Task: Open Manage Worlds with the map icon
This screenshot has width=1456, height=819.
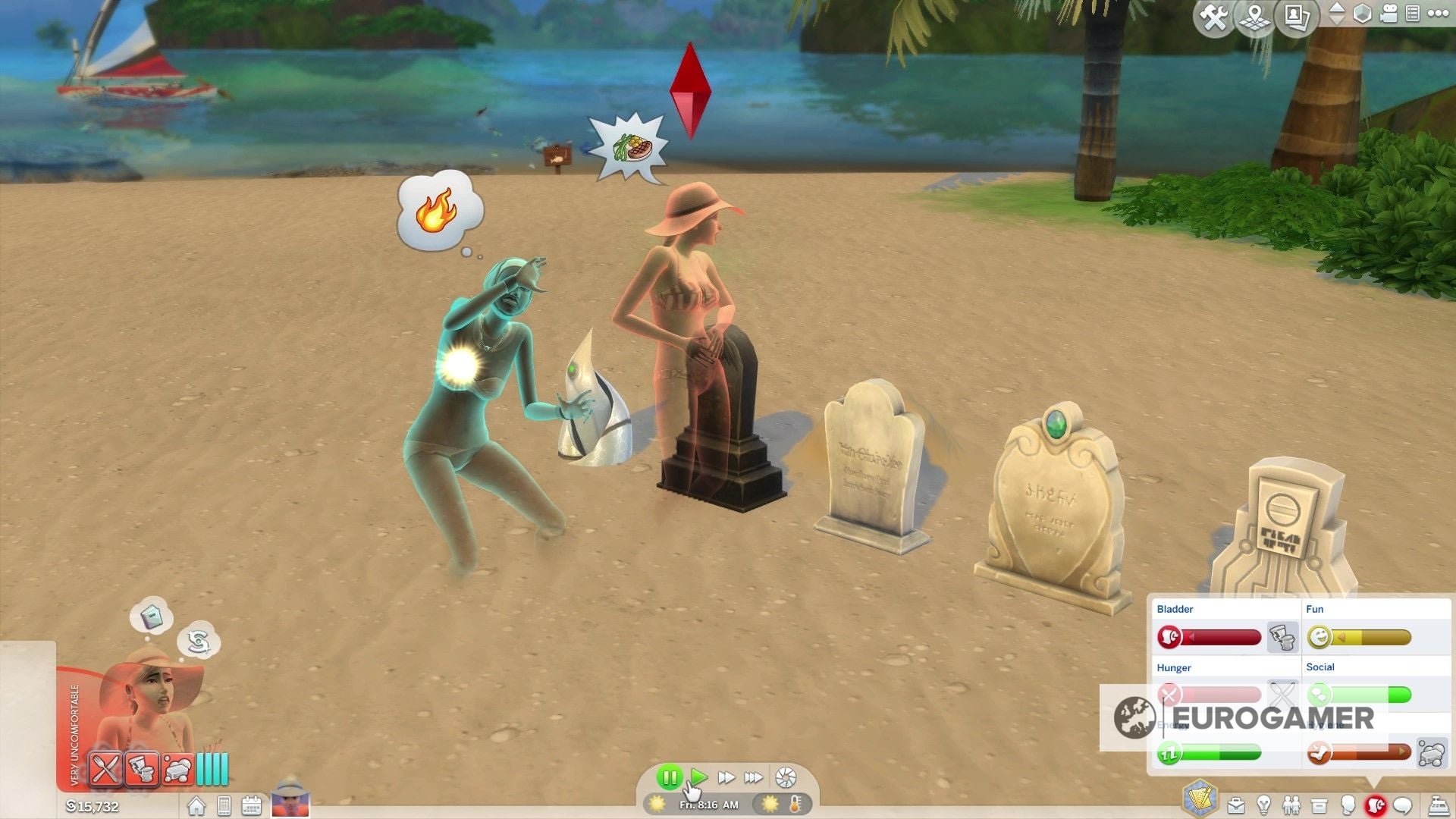Action: coord(1254,15)
